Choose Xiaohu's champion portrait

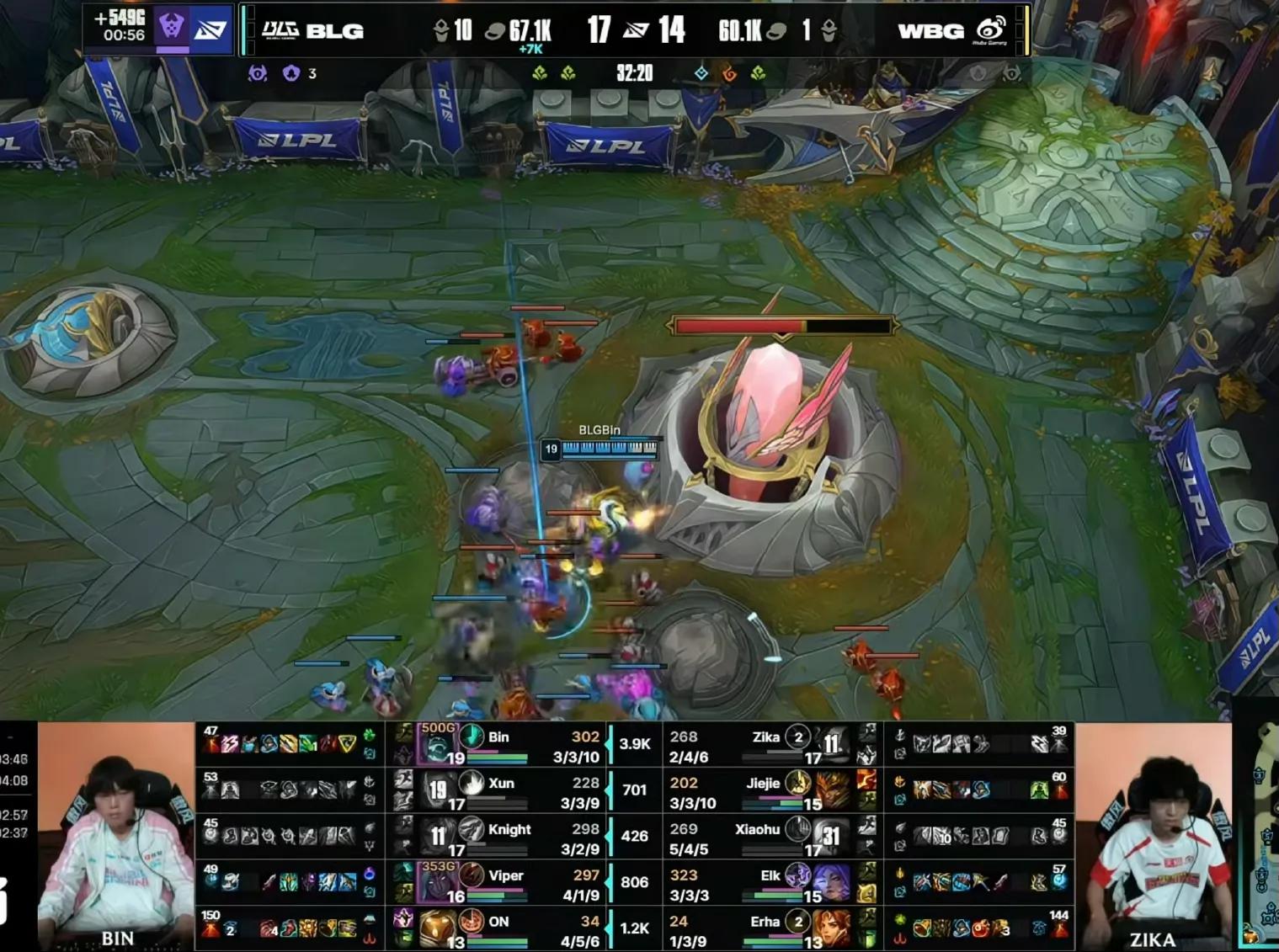pyautogui.click(x=832, y=836)
